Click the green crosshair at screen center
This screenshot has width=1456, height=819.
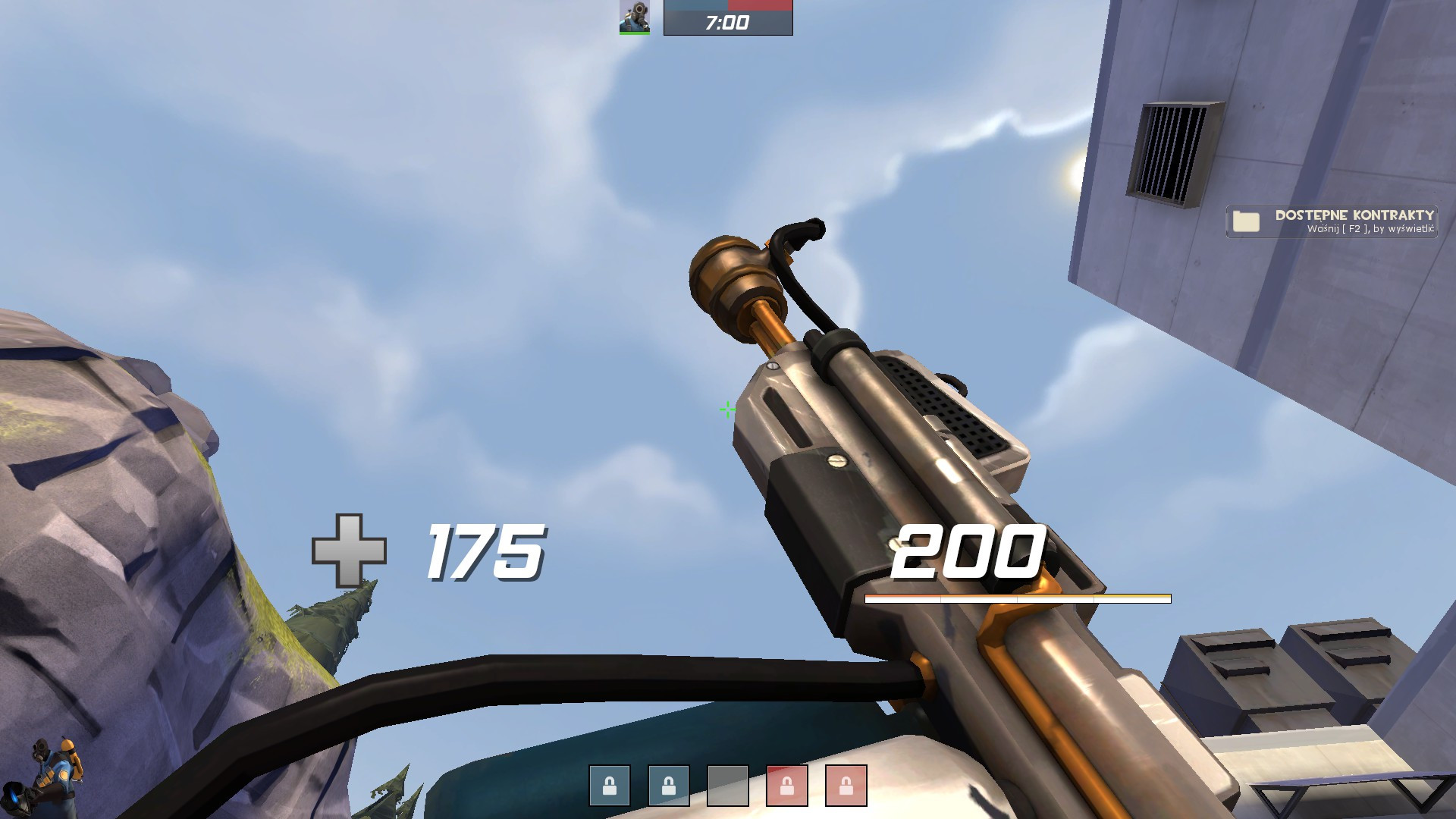[727, 409]
